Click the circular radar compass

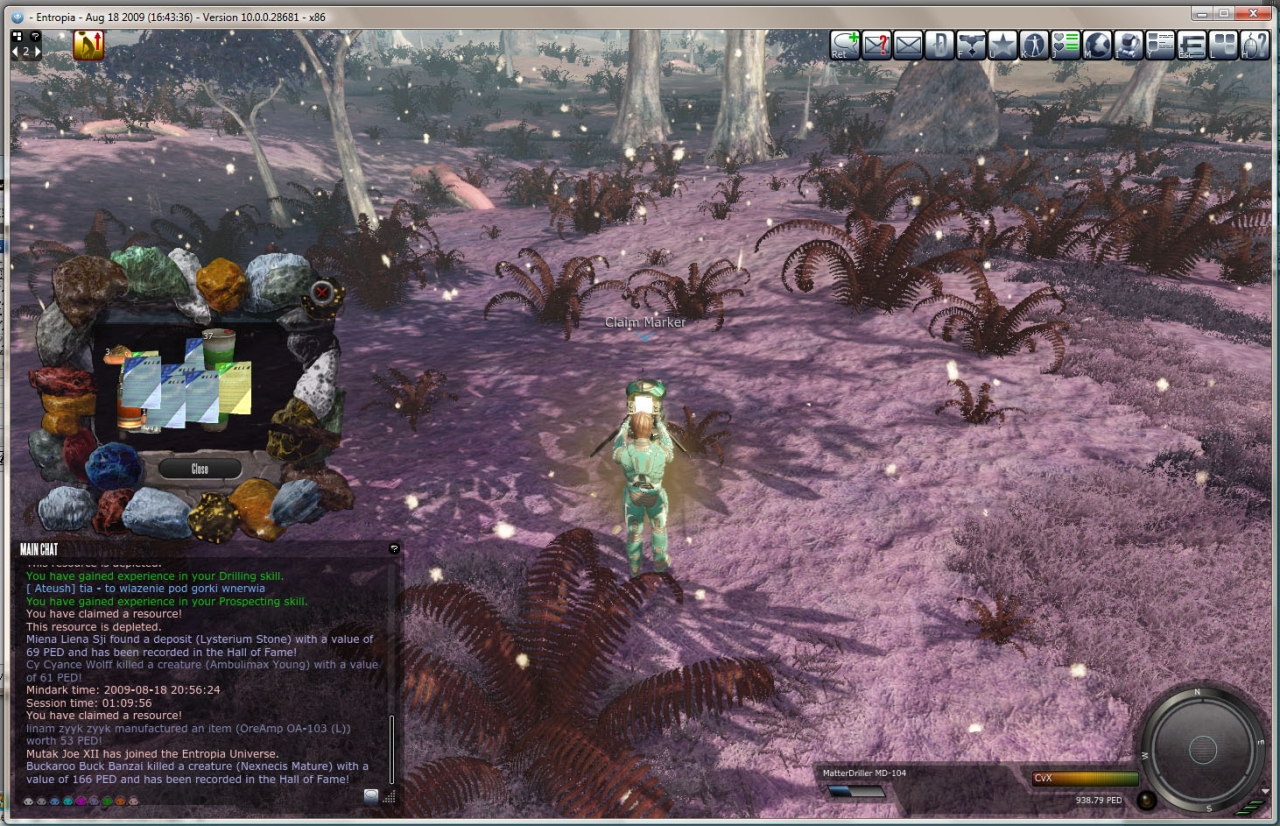(x=1202, y=748)
